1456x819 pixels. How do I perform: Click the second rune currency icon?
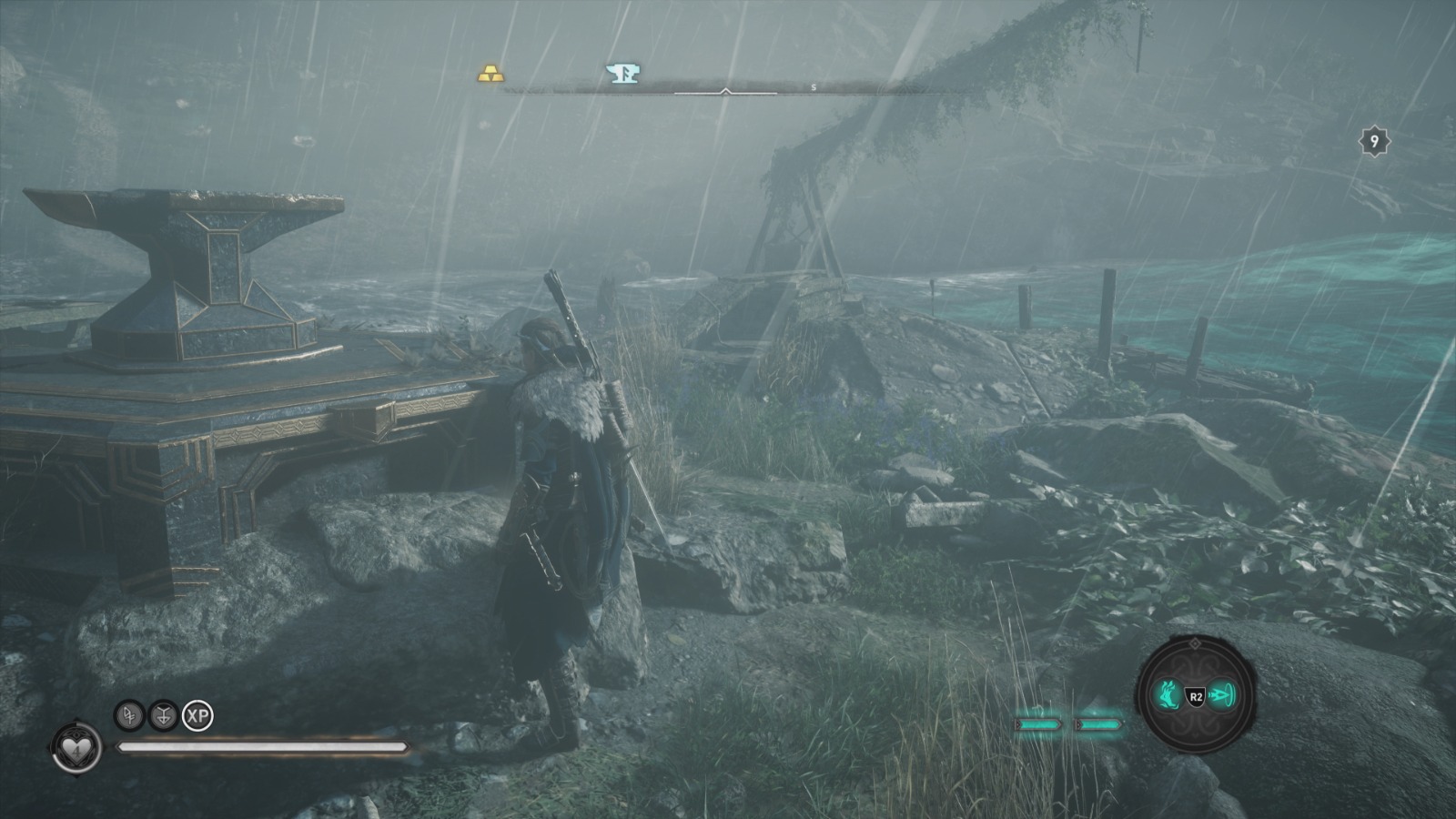point(162,716)
